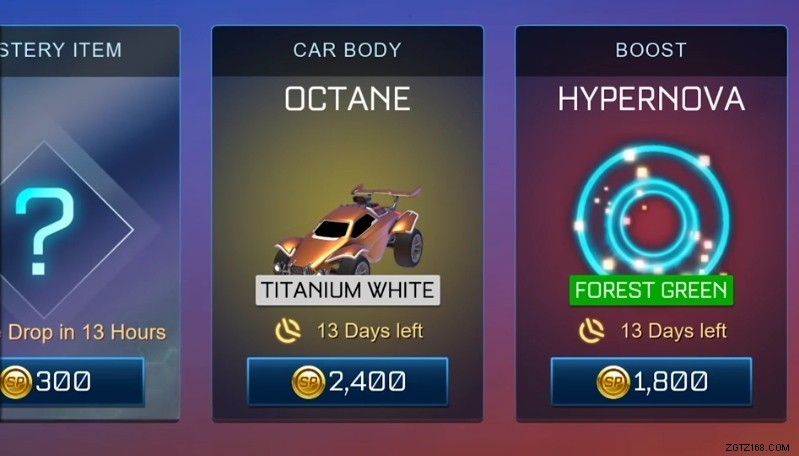This screenshot has width=799, height=456.
Task: Select the Forest Green Hypernova boost thumbnail
Action: tap(651, 210)
